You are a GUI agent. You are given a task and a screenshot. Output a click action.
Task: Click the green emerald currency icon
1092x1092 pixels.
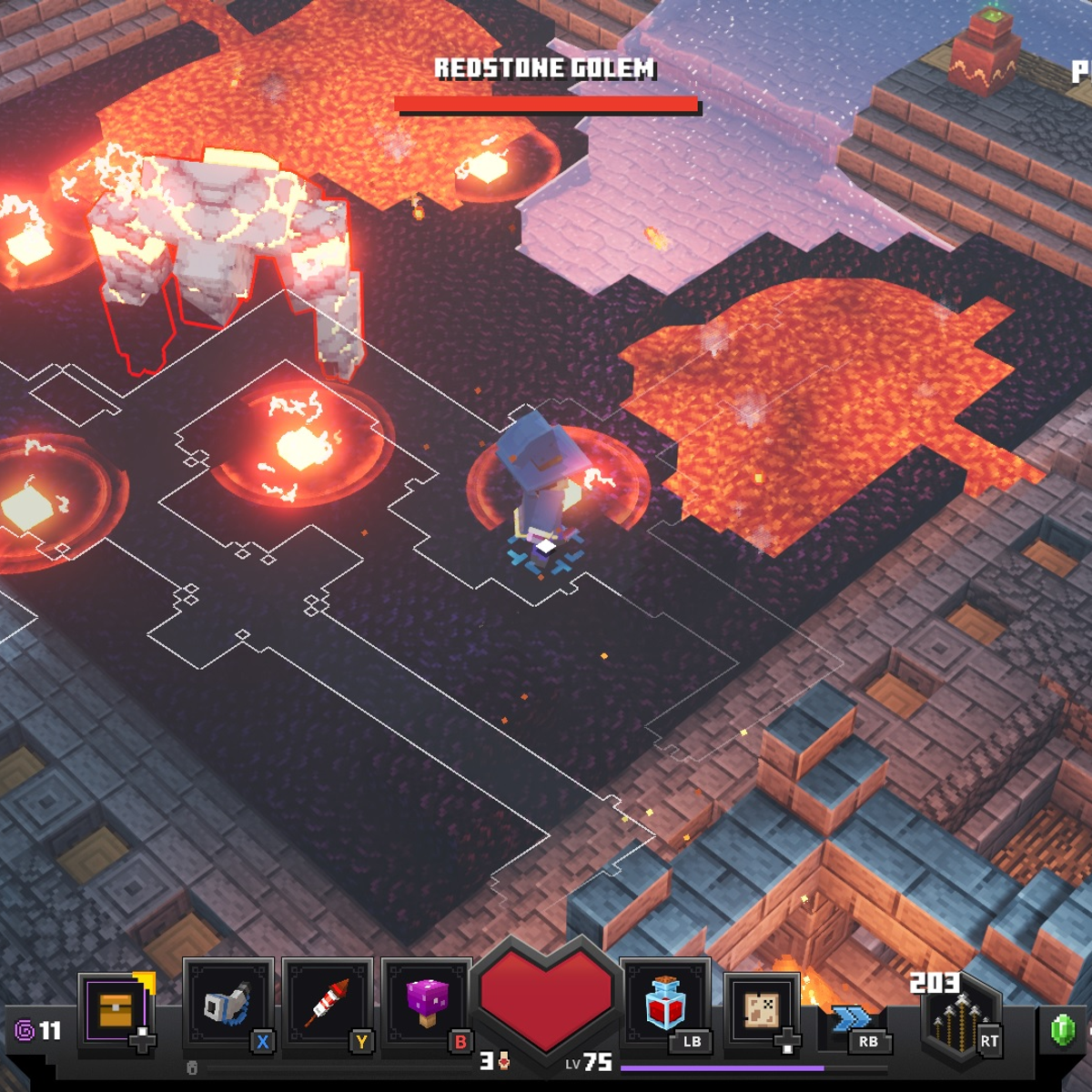coord(1062,1029)
